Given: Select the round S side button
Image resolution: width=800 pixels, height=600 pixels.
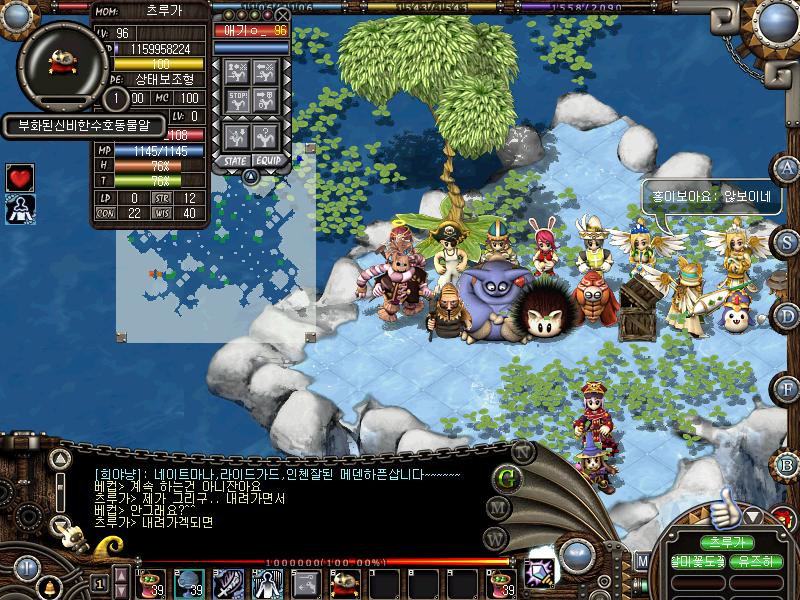Looking at the screenshot, I should (788, 241).
